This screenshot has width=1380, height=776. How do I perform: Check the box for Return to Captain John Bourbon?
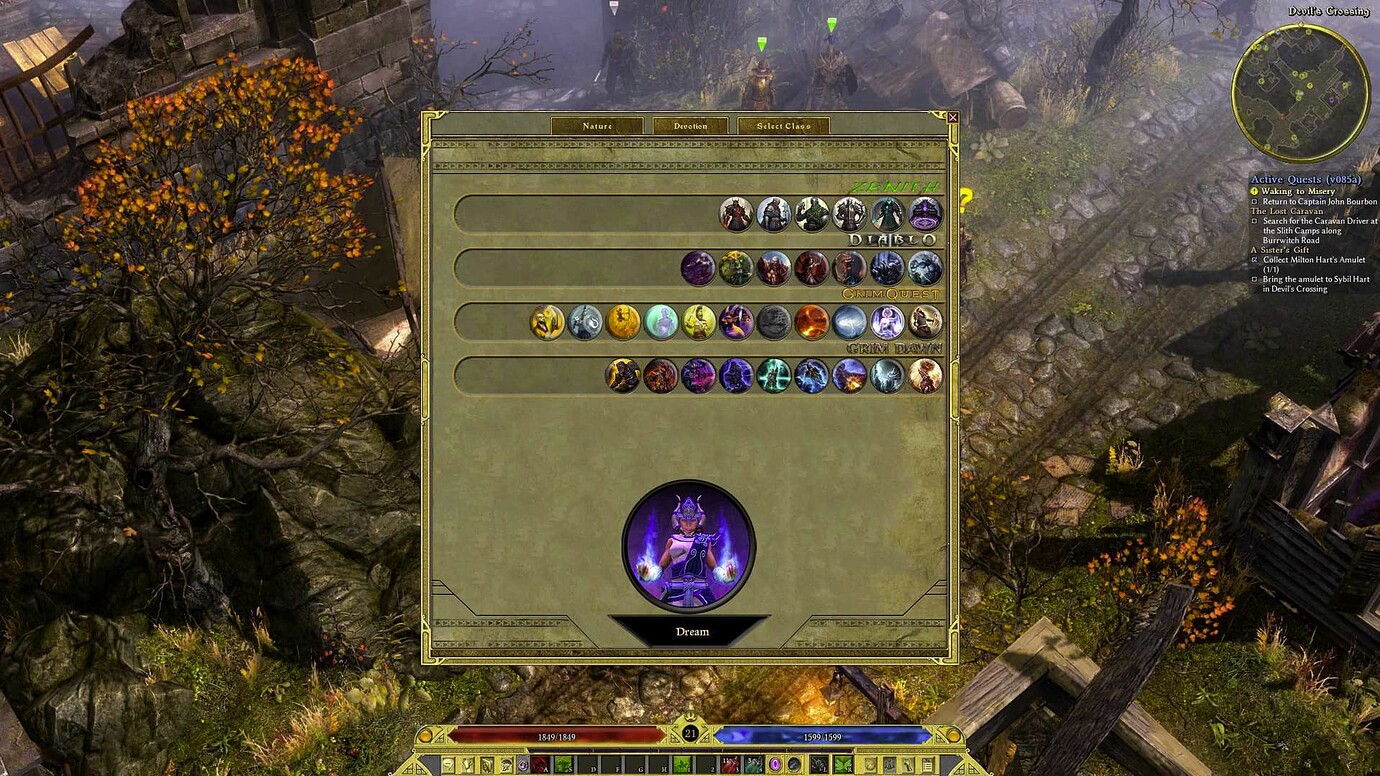[1256, 201]
